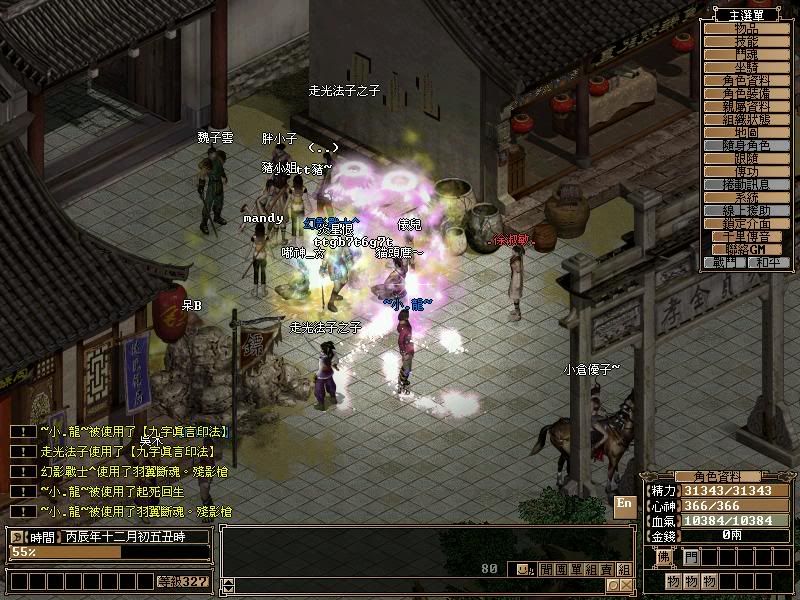Screen dimensions: 800x600
Task: Open 組織狀態 organization status
Action: tap(746, 119)
